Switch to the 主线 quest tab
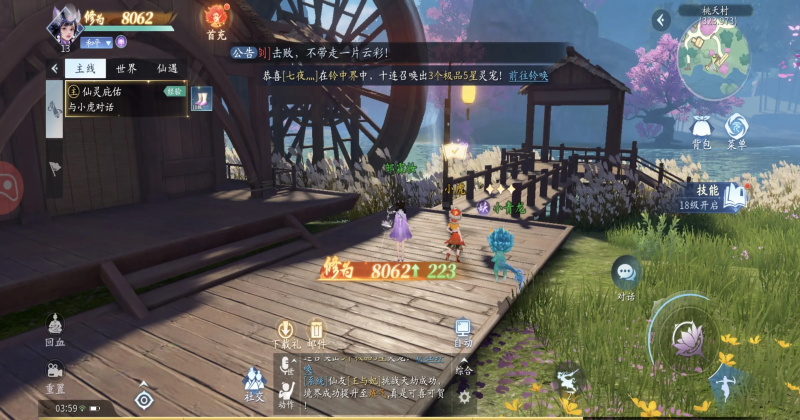Viewport: 800px width, 420px height. coord(84,69)
